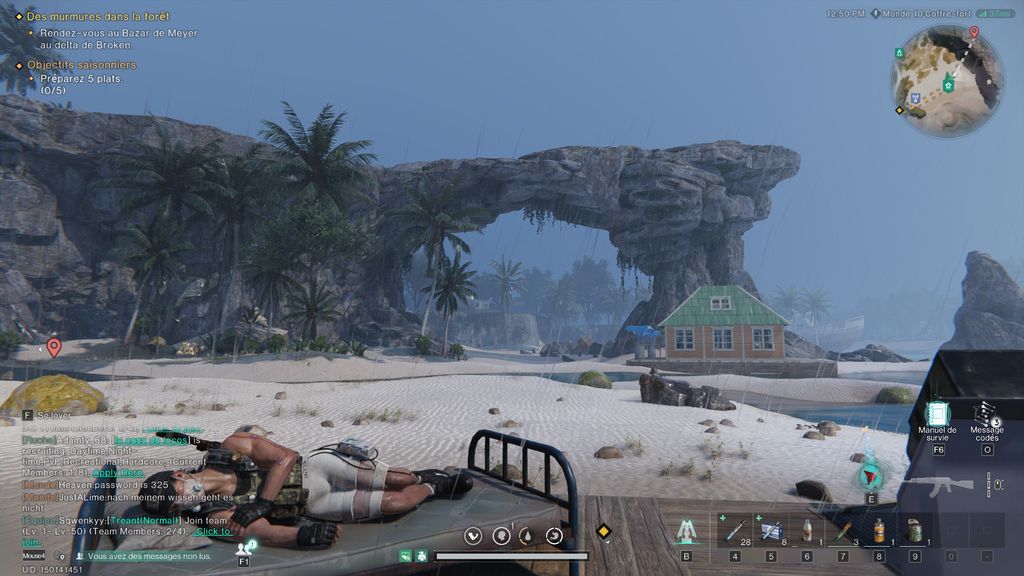Select the orange jar in slot 8
1024x576 pixels.
click(x=879, y=530)
